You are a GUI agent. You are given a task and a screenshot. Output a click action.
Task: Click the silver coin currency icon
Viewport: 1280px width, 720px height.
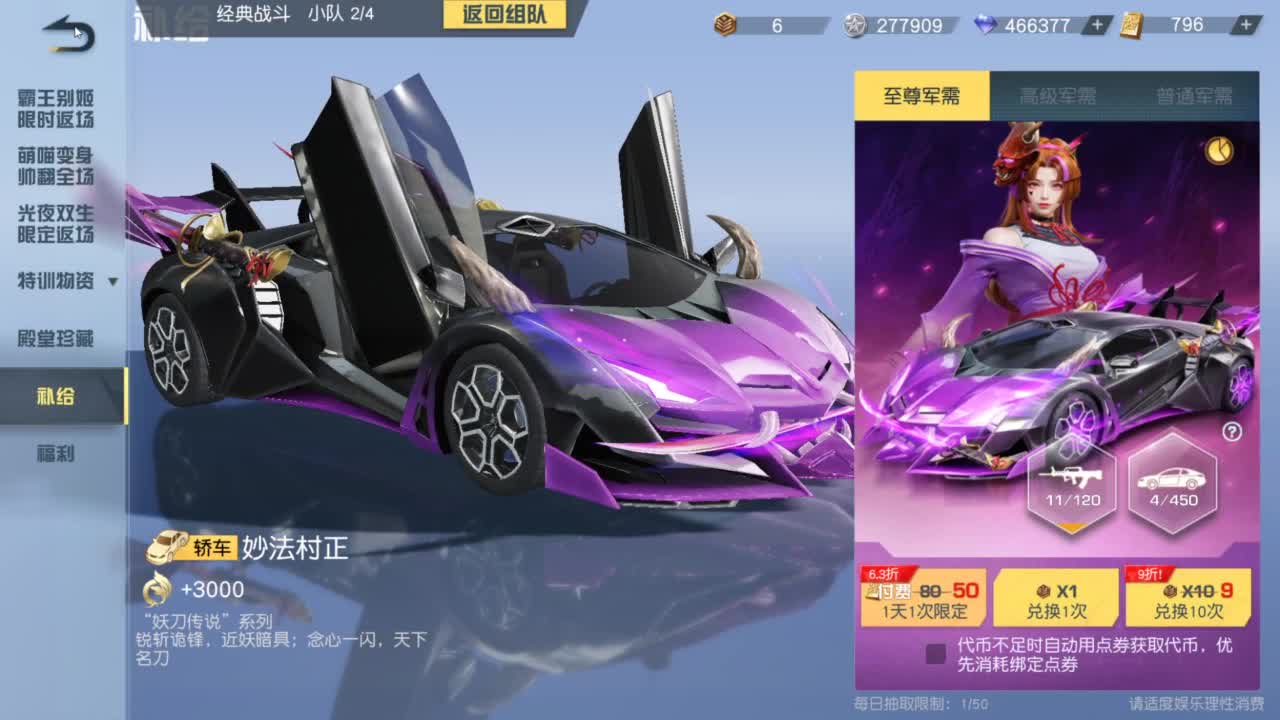855,24
